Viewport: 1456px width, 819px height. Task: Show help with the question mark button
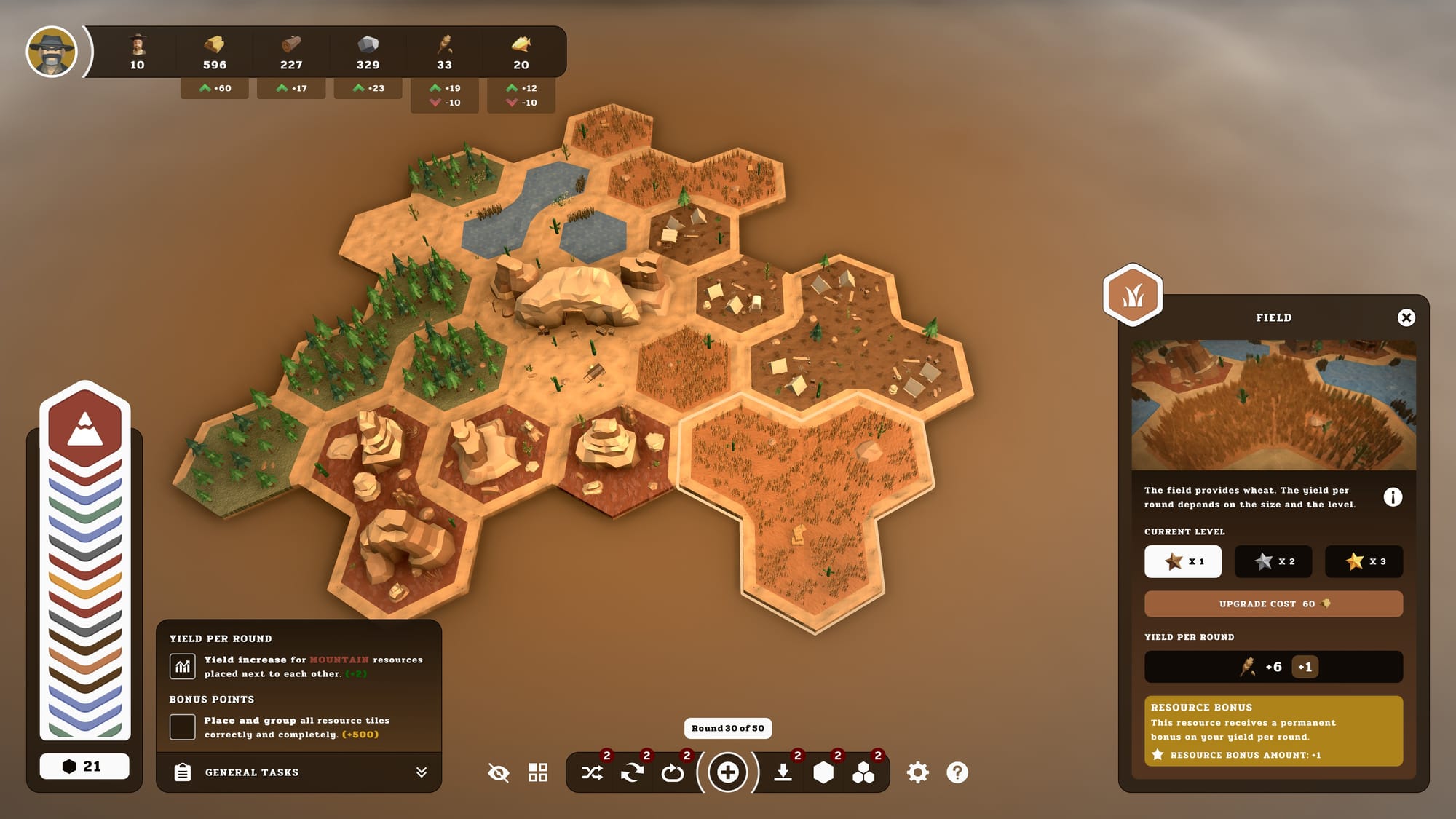coord(957,772)
